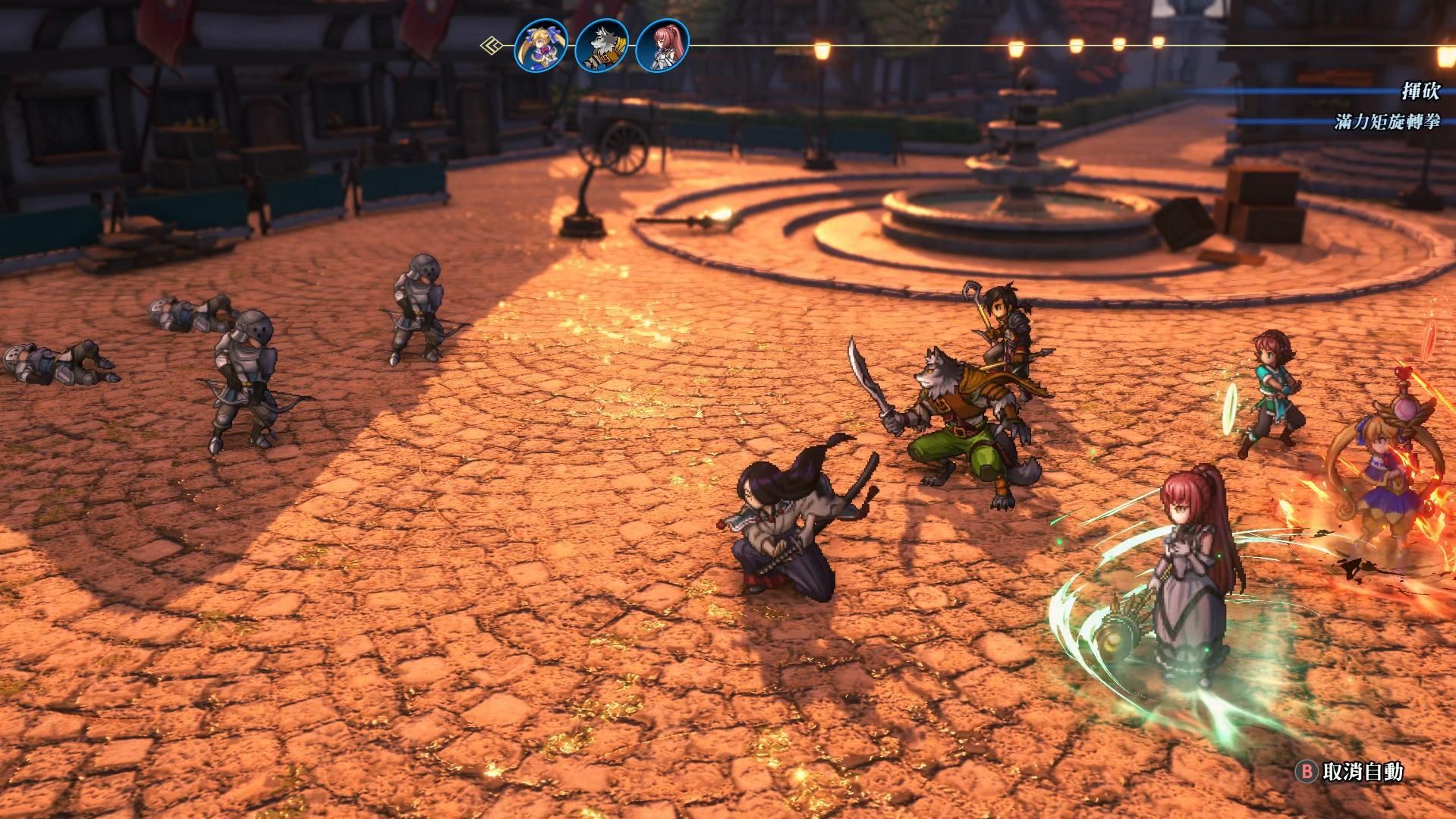
Task: Choose the 揮砍 action entry
Action: pyautogui.click(x=1420, y=92)
